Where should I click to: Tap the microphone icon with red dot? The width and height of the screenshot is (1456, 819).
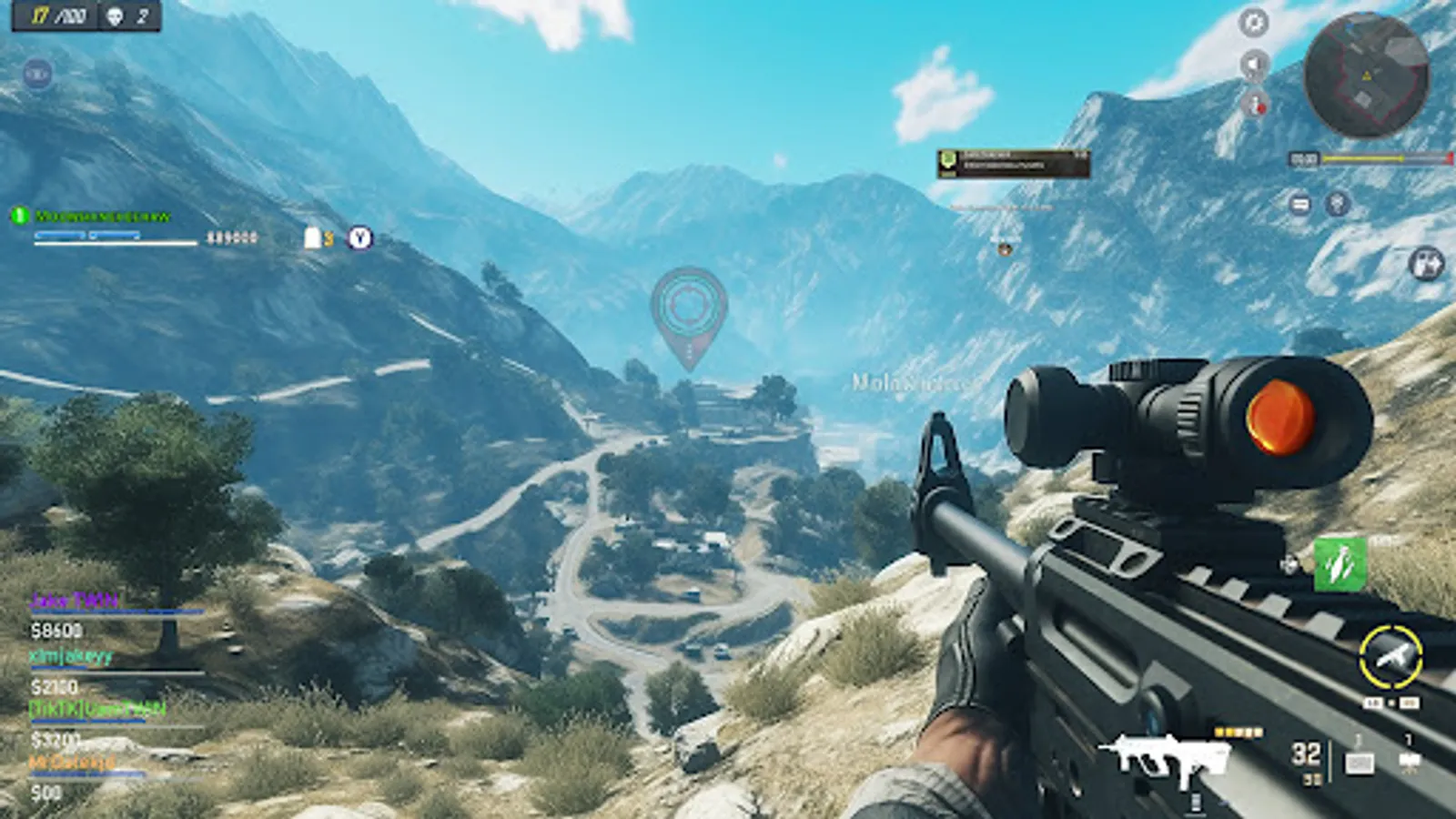pos(1254,103)
